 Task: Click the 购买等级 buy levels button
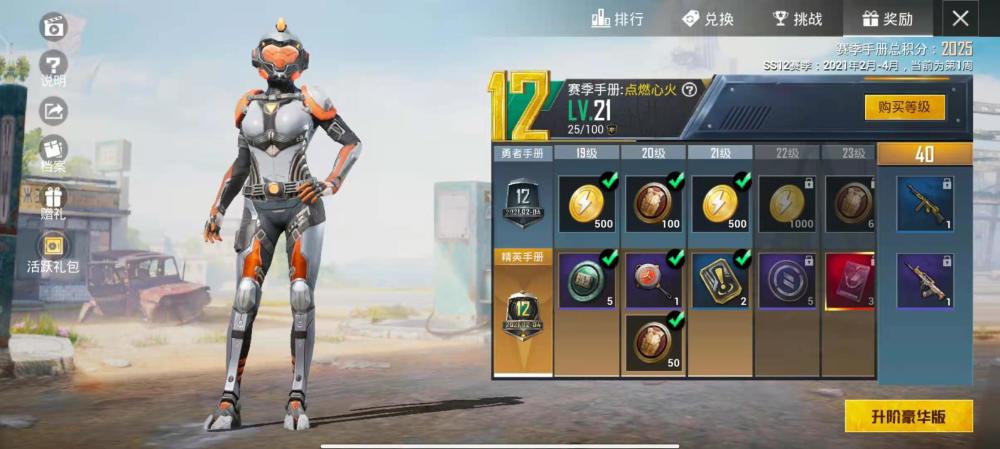pos(904,107)
